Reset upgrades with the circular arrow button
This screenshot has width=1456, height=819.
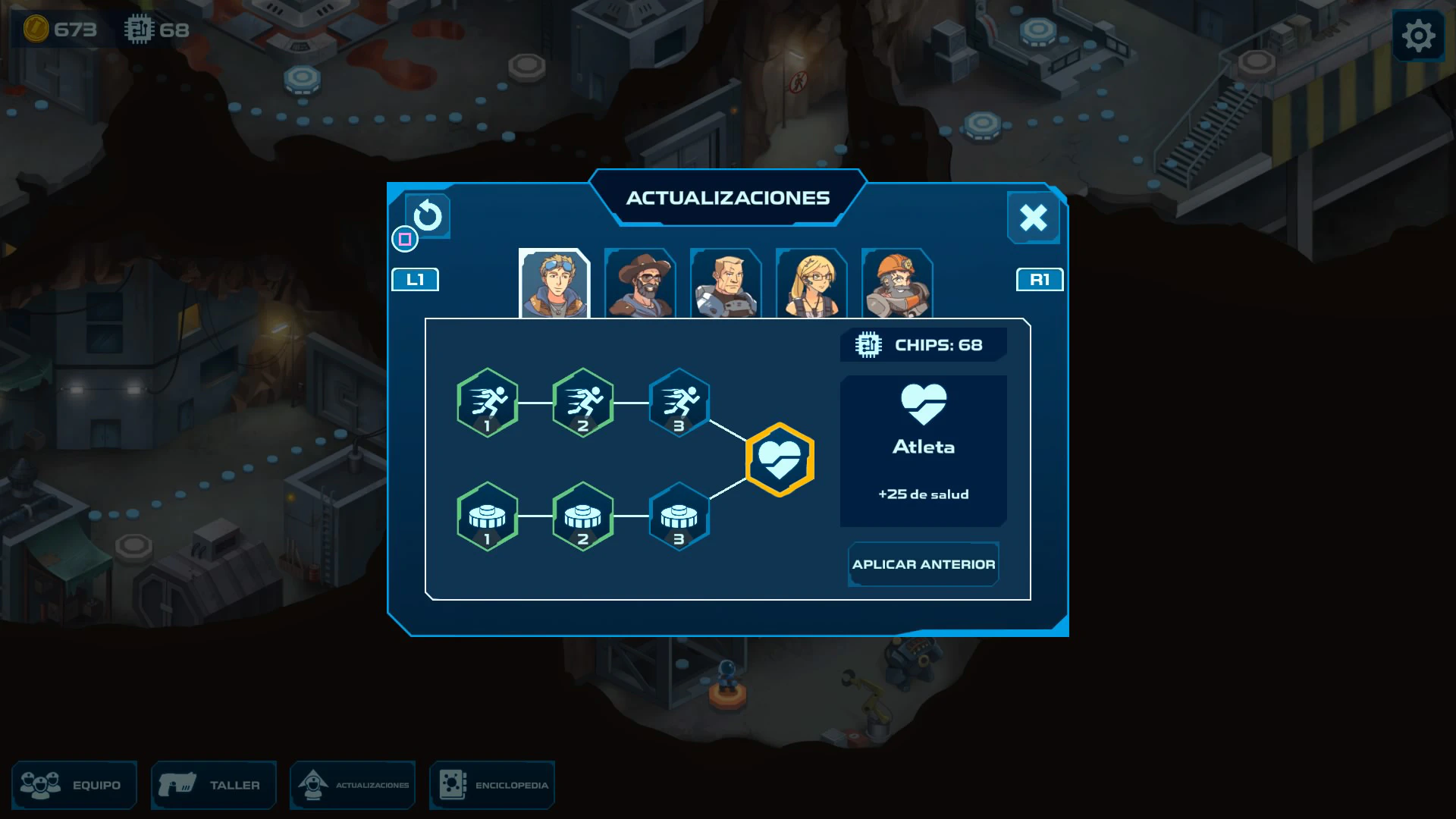click(x=428, y=216)
